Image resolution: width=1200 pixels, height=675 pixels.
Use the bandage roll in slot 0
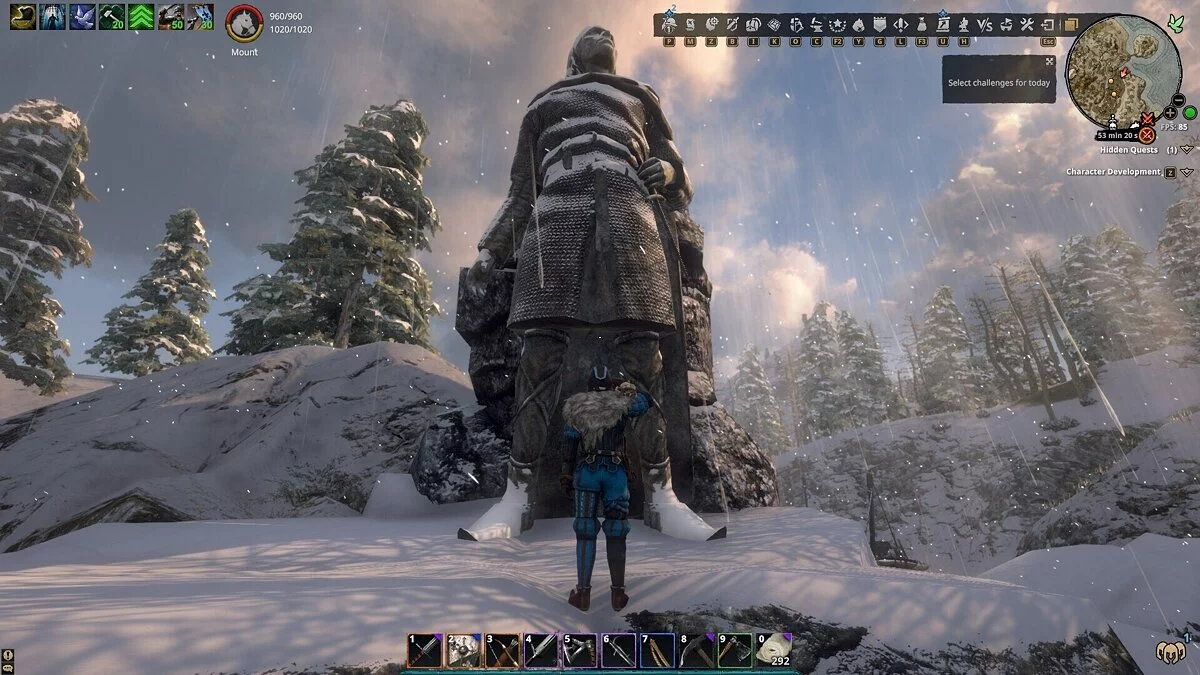click(773, 651)
